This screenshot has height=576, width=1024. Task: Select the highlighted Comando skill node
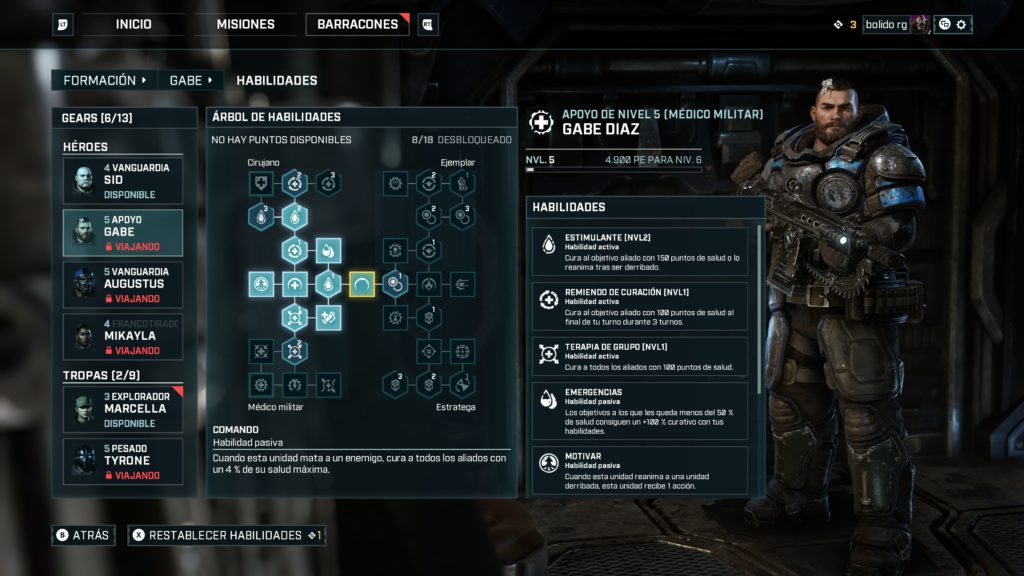(x=362, y=285)
